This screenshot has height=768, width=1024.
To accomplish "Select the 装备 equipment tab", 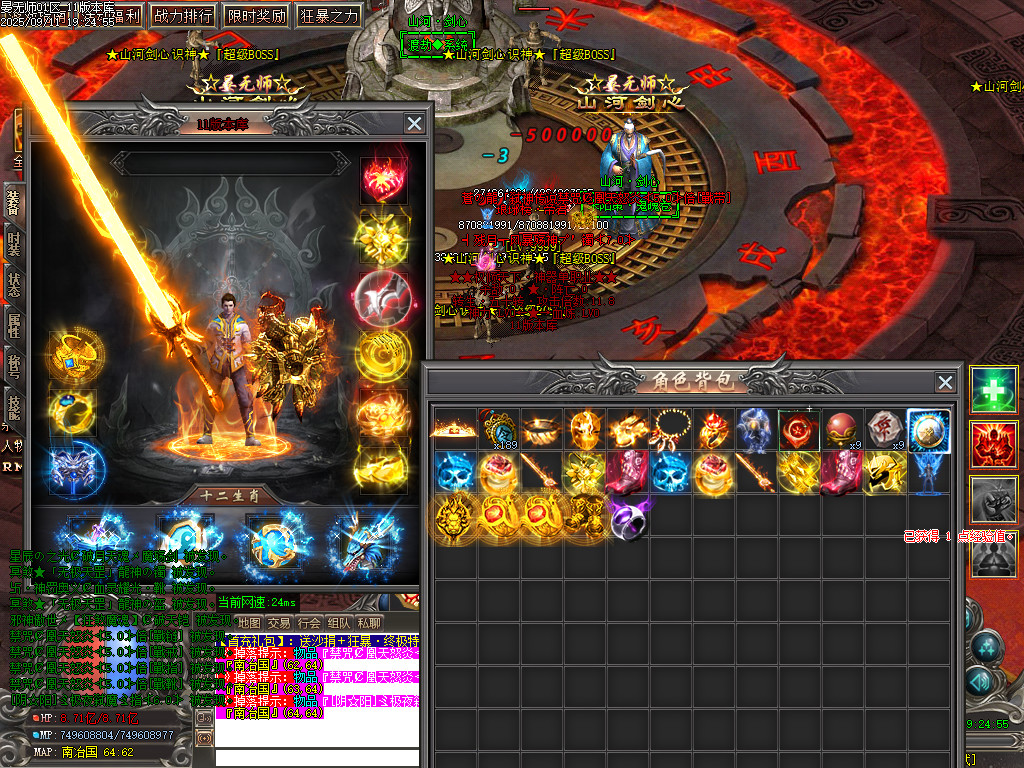I will [15, 201].
